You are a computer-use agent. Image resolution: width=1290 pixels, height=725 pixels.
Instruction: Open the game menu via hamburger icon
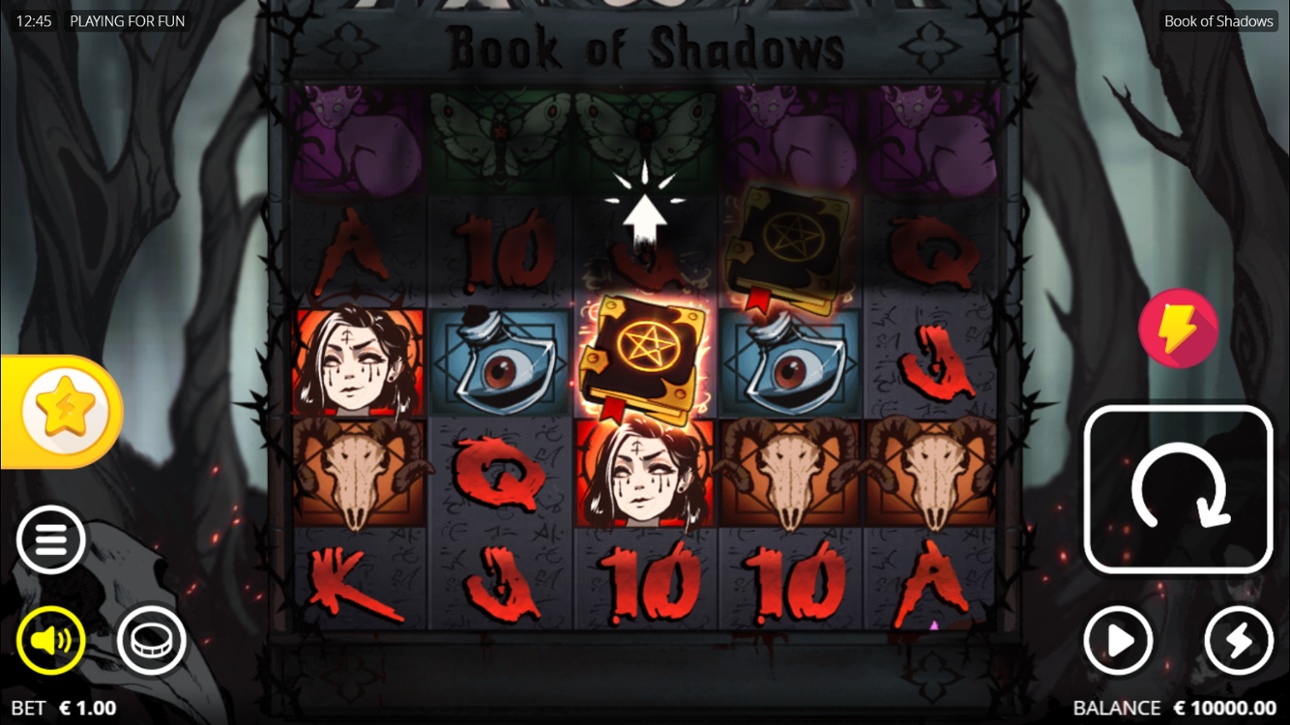pos(48,538)
